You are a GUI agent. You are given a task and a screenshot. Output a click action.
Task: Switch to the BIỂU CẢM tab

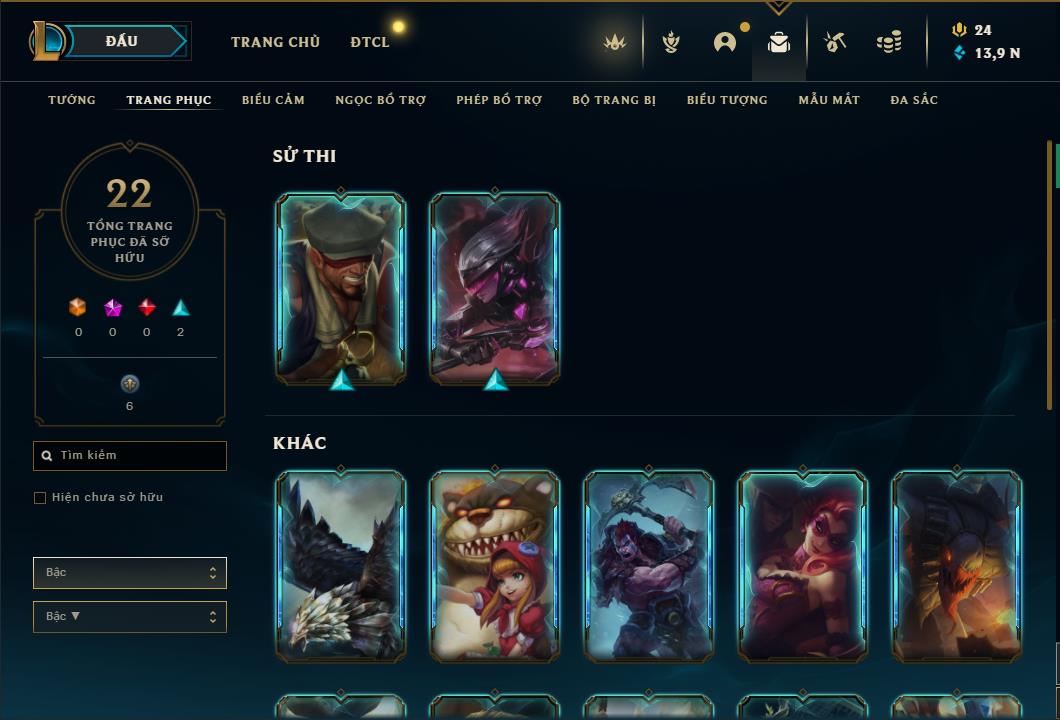coord(273,100)
